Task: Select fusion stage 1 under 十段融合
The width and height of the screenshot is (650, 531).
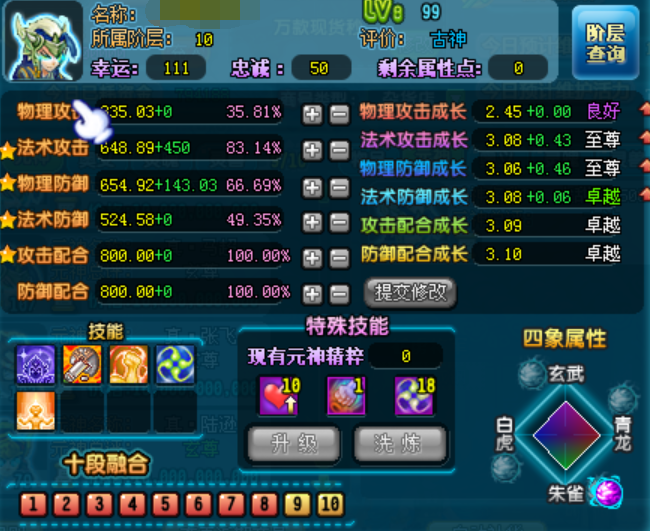Action: pyautogui.click(x=31, y=504)
